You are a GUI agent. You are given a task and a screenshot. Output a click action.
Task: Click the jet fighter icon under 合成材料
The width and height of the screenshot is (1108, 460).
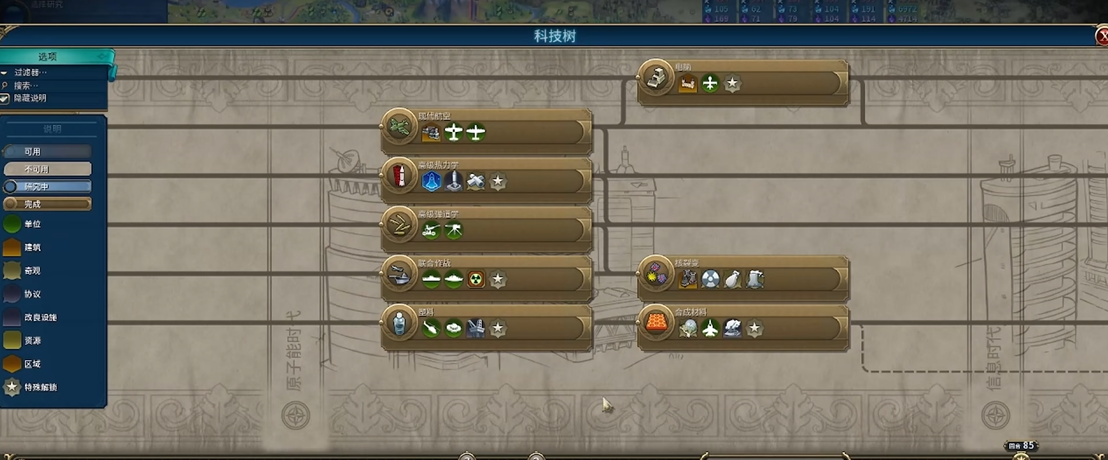pyautogui.click(x=710, y=329)
